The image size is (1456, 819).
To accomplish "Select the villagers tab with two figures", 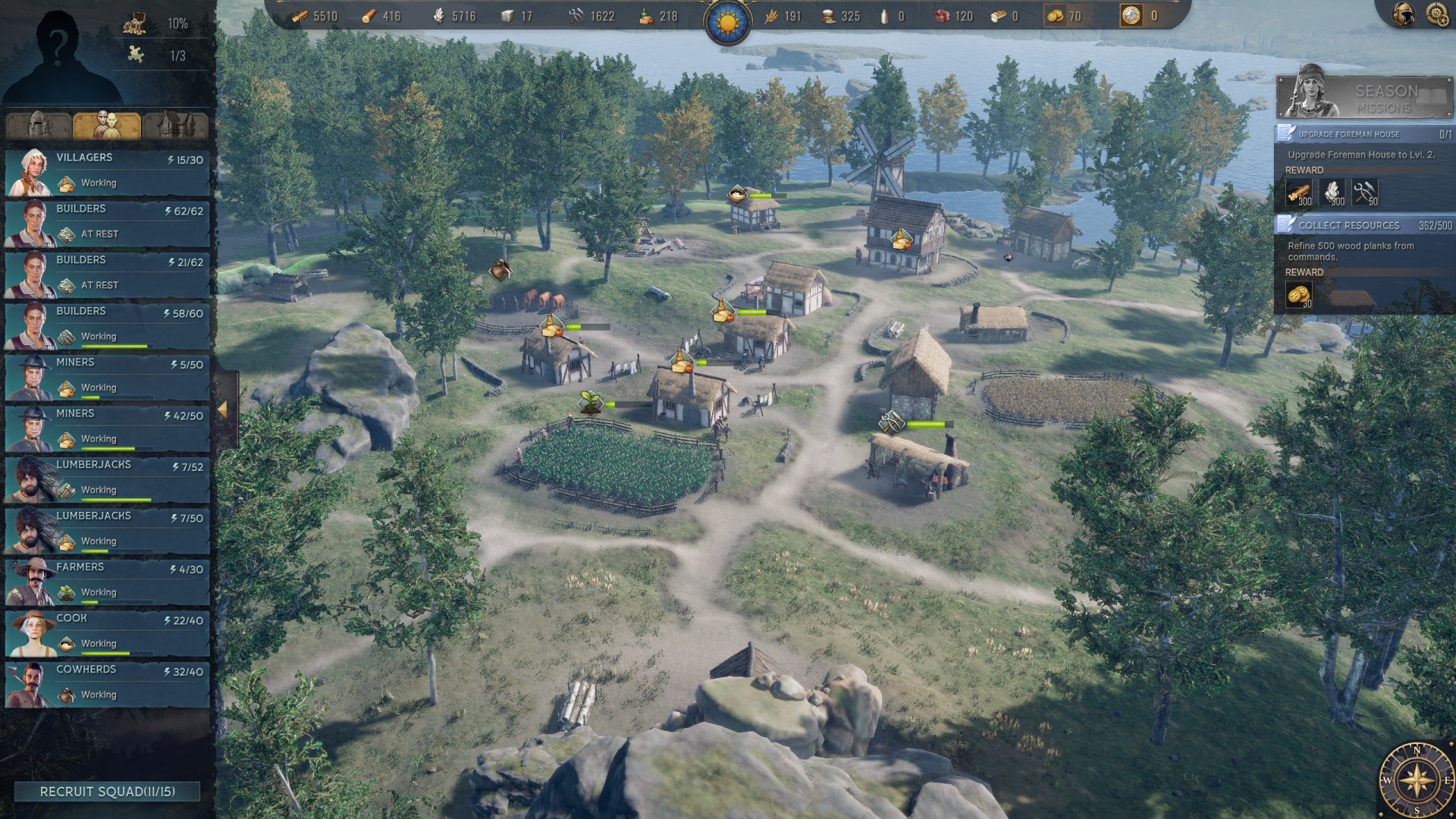I will coord(107,125).
